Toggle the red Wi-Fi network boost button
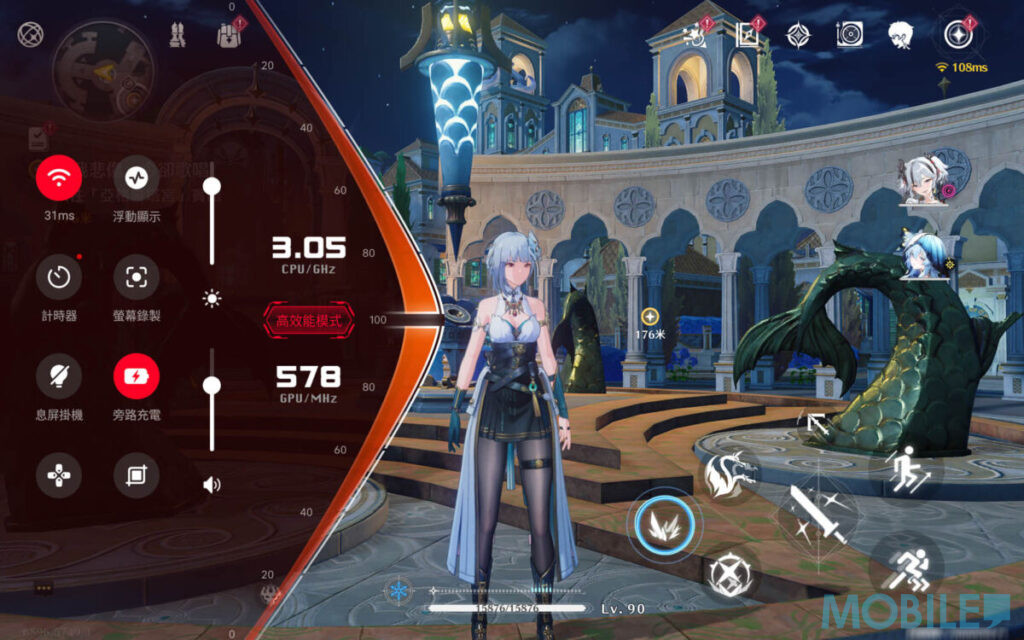The height and width of the screenshot is (640, 1024). click(59, 179)
